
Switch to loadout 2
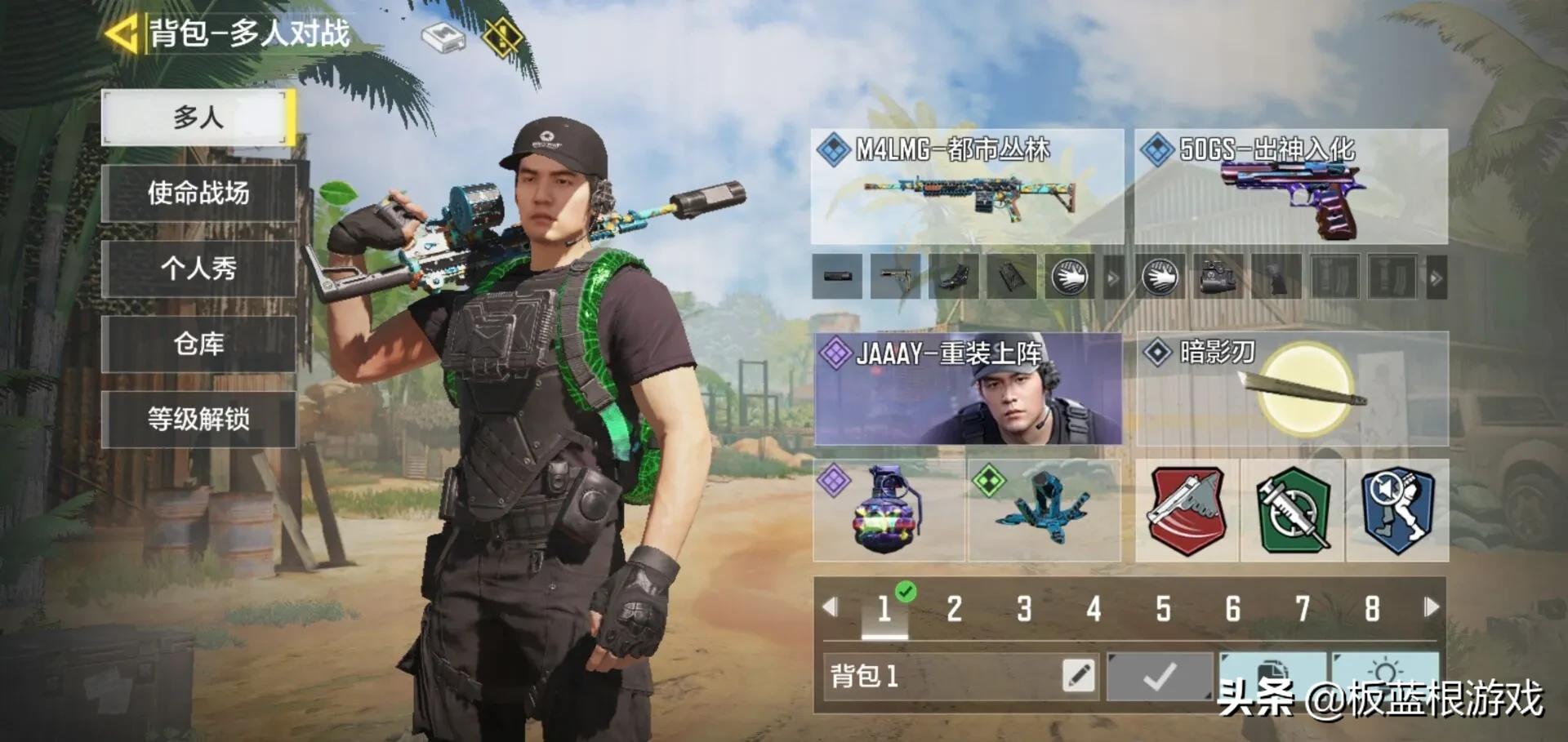[x=954, y=609]
